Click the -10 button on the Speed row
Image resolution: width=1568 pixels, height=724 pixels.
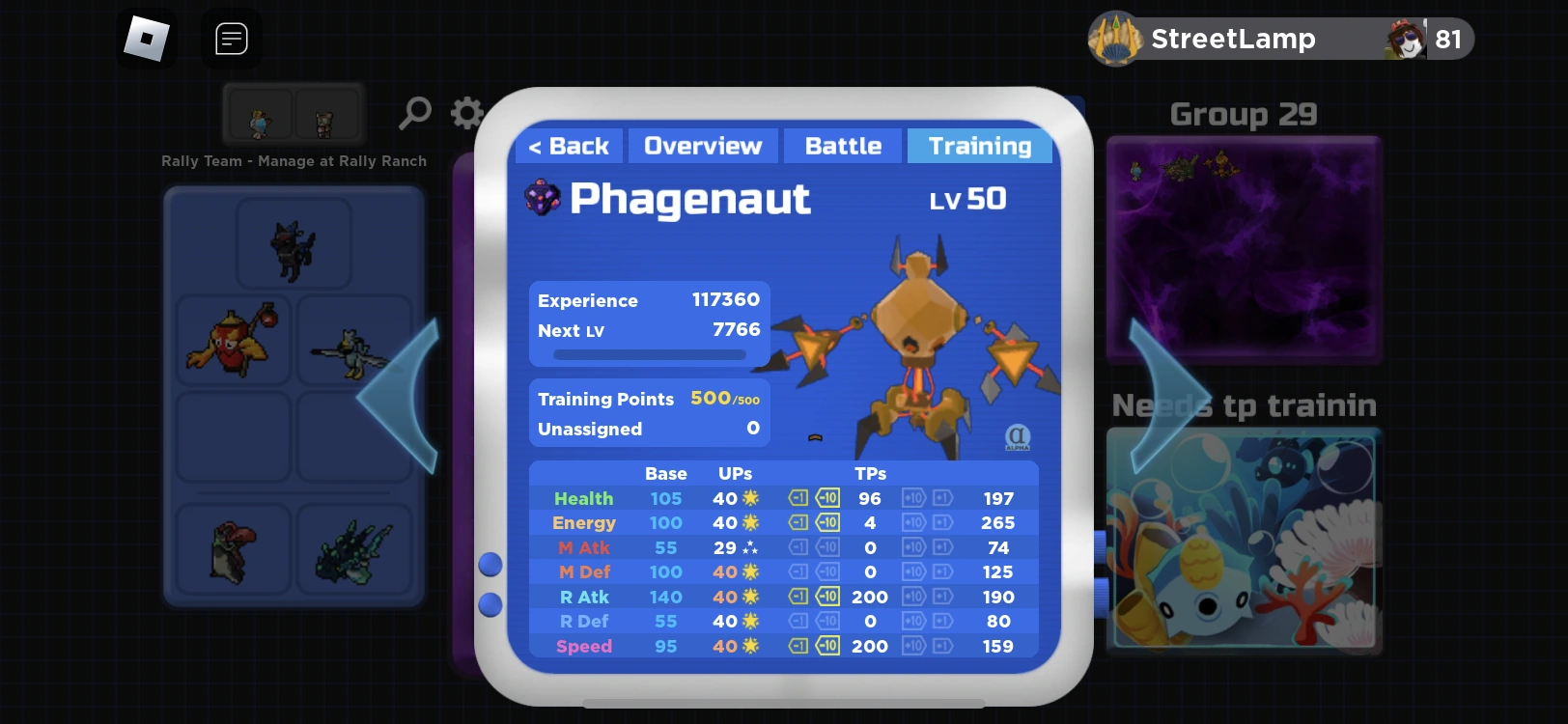tap(827, 646)
